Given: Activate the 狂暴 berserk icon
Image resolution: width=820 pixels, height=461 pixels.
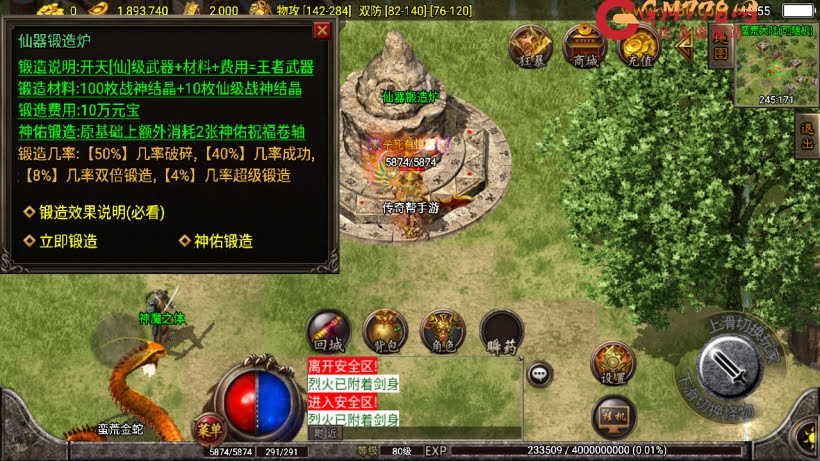Looking at the screenshot, I should [x=530, y=46].
